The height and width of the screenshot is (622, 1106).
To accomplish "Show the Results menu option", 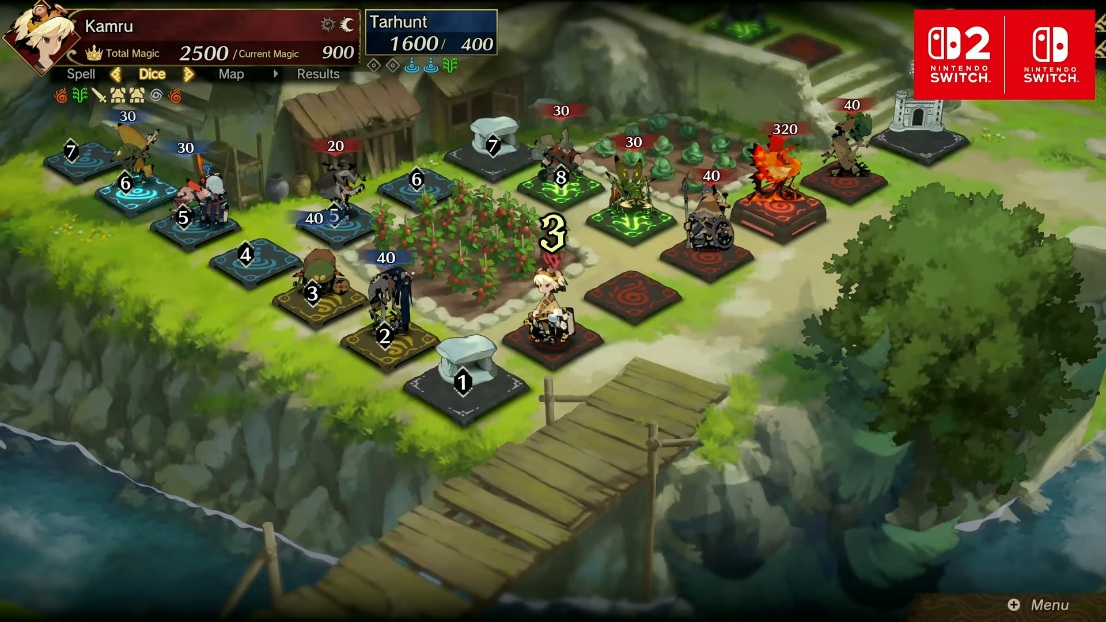I will 318,74.
